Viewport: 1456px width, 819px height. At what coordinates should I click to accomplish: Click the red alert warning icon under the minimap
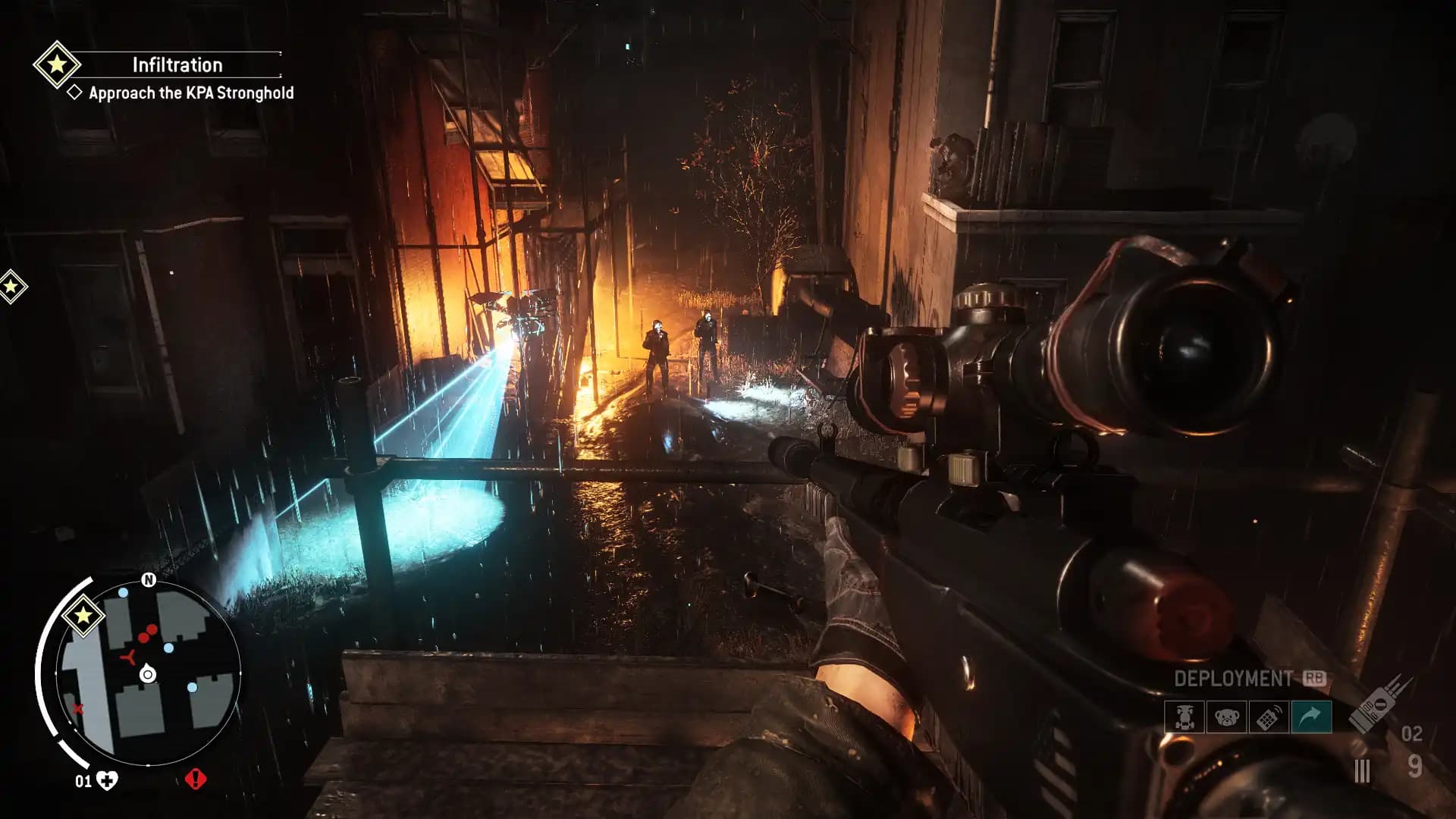196,780
